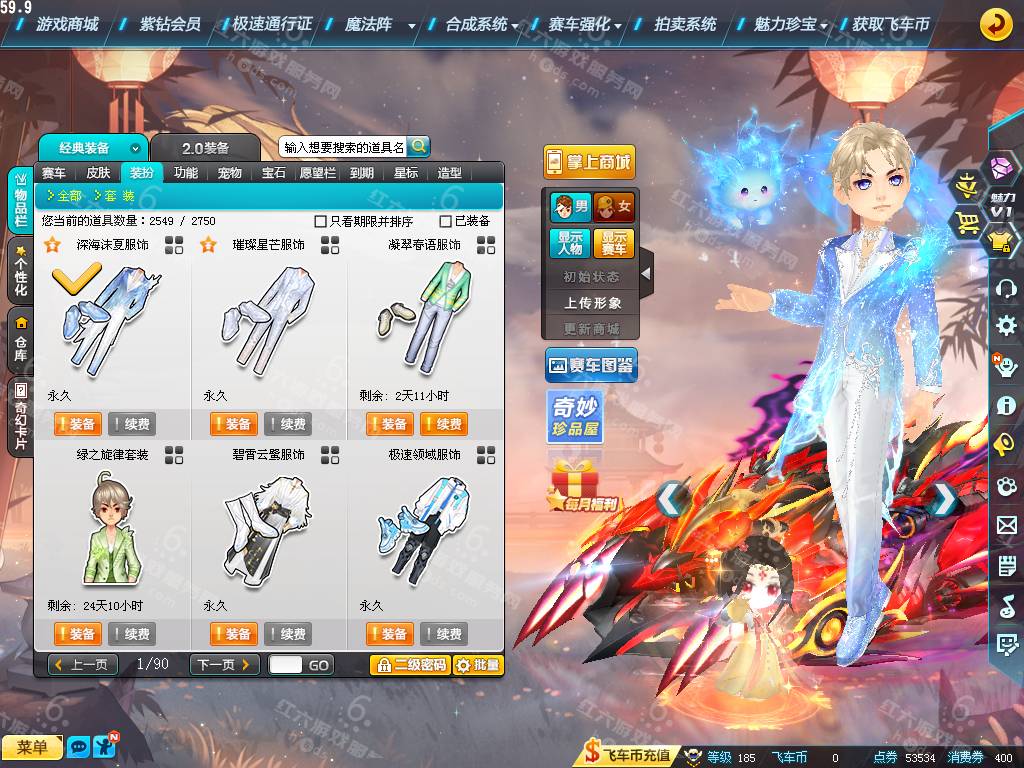
Task: Open the 游戏商城 shop menu
Action: click(x=66, y=24)
